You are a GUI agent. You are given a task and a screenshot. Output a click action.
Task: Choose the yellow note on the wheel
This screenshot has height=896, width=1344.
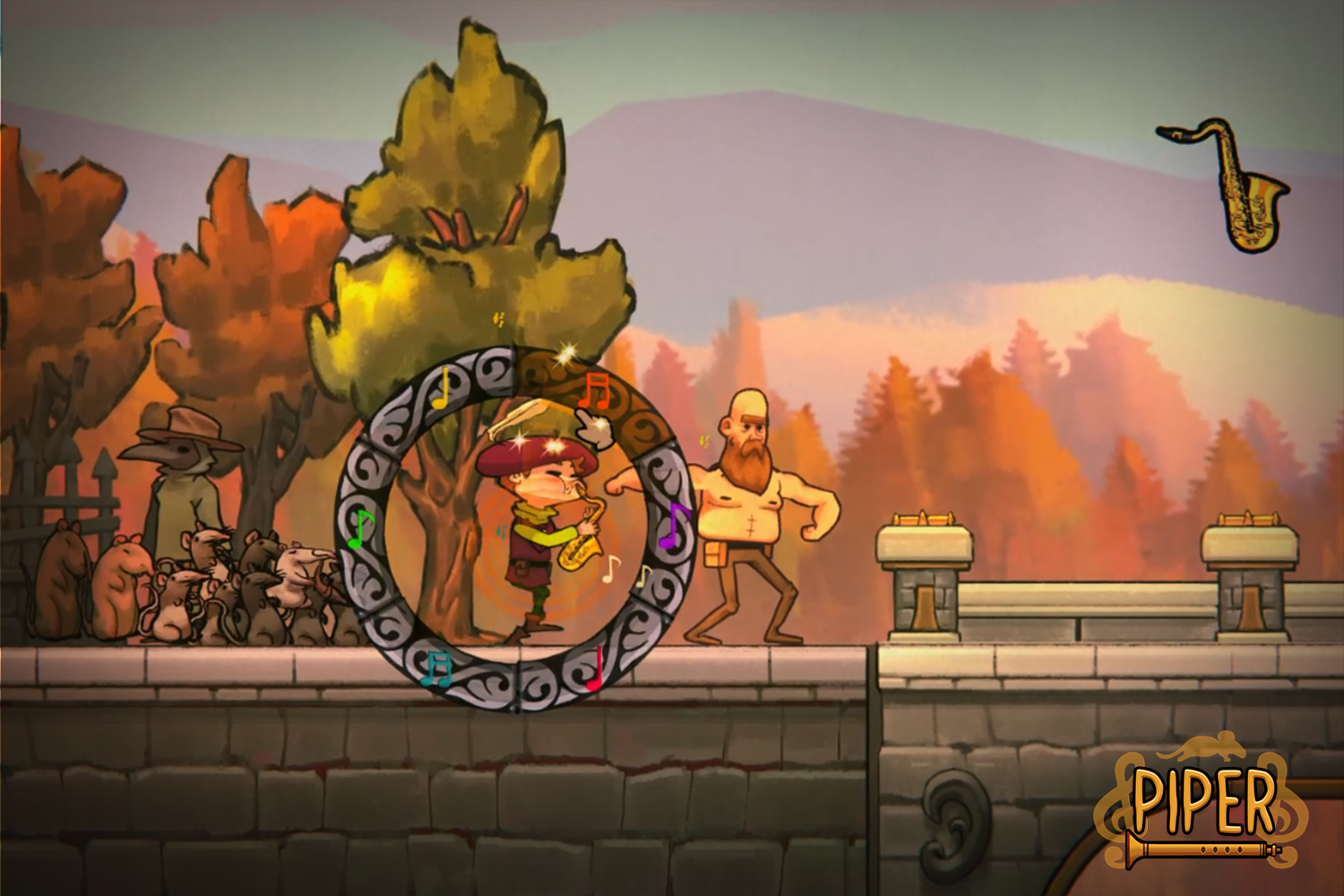(x=441, y=391)
